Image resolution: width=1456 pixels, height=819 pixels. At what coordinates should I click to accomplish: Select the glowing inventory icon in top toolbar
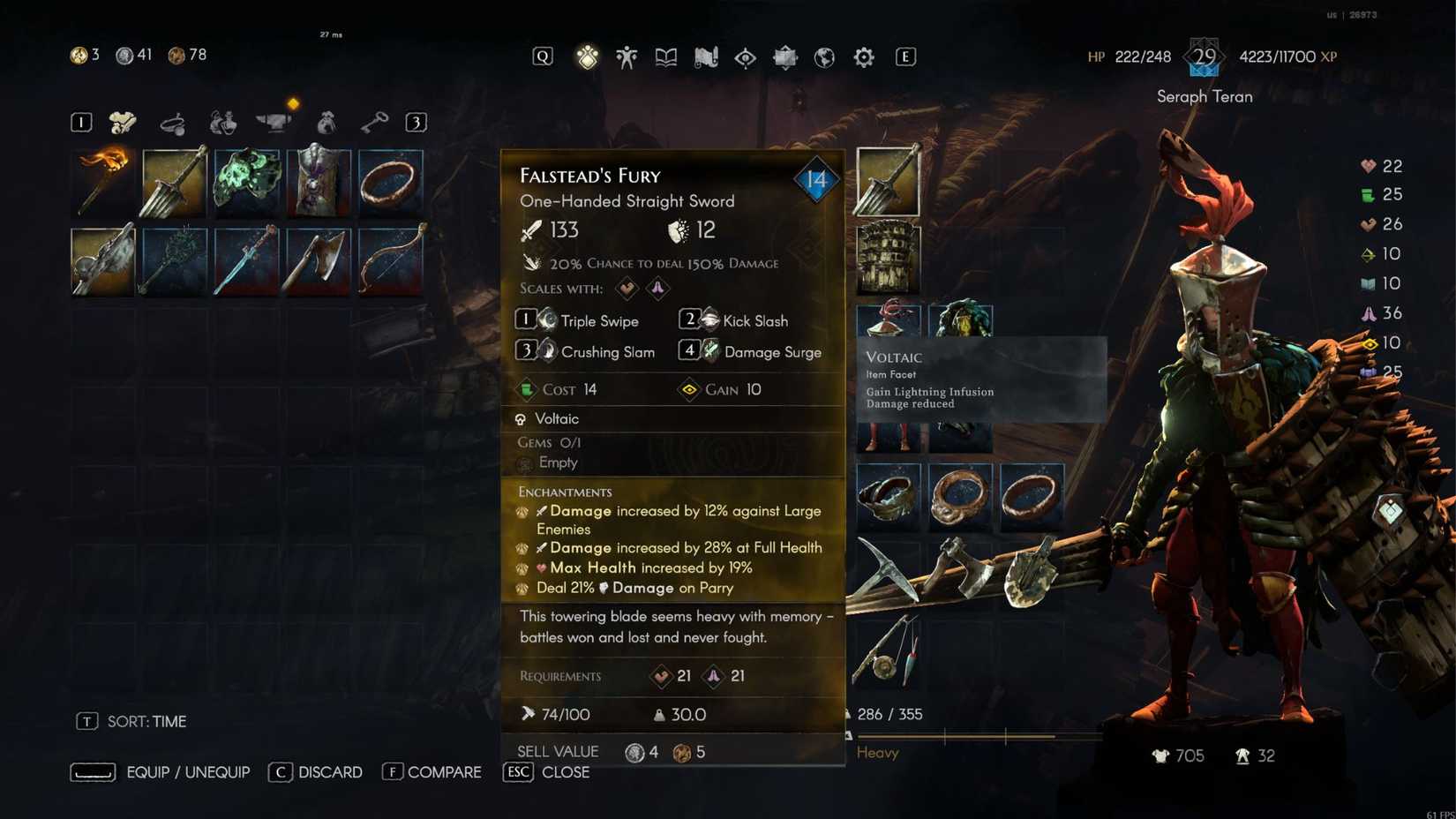tap(589, 56)
